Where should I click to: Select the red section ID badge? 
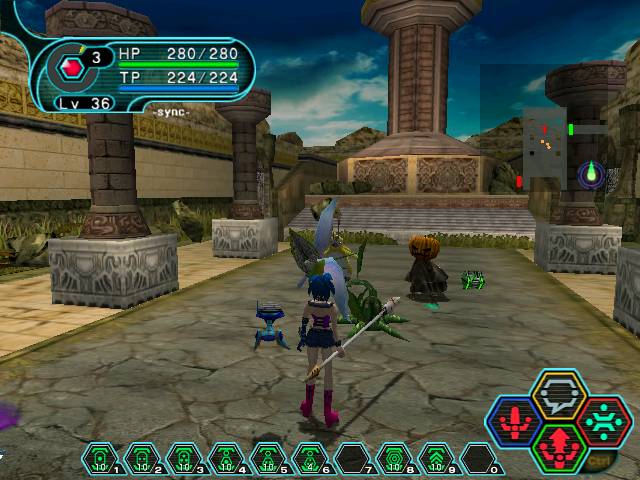pyautogui.click(x=72, y=68)
